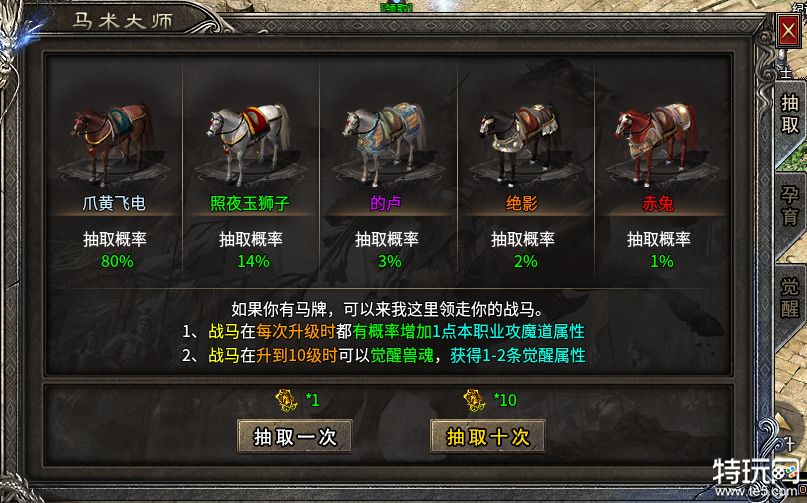
Task: Click the 抽取一次 button
Action: 295,437
